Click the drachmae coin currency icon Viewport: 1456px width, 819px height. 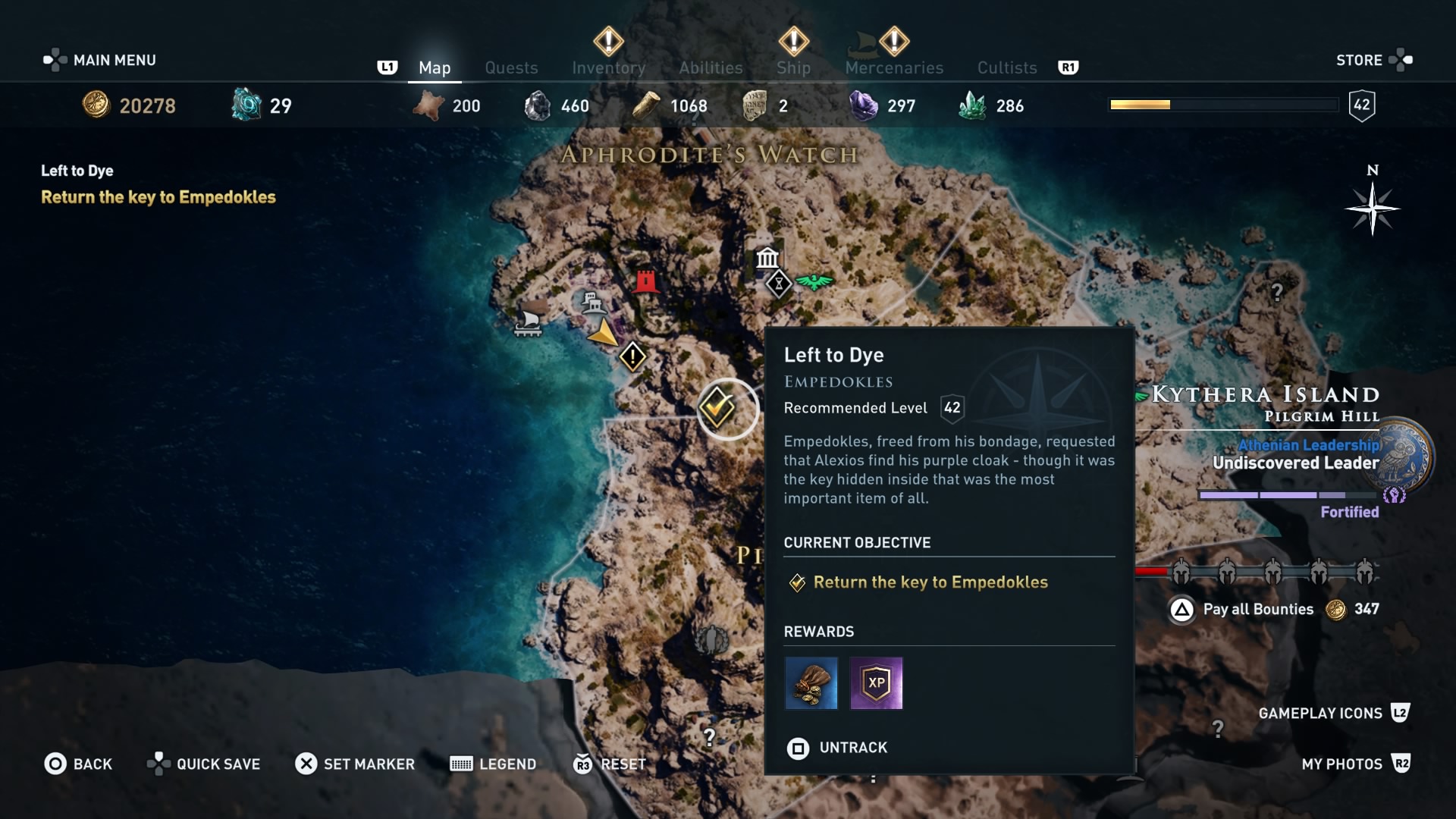click(97, 105)
